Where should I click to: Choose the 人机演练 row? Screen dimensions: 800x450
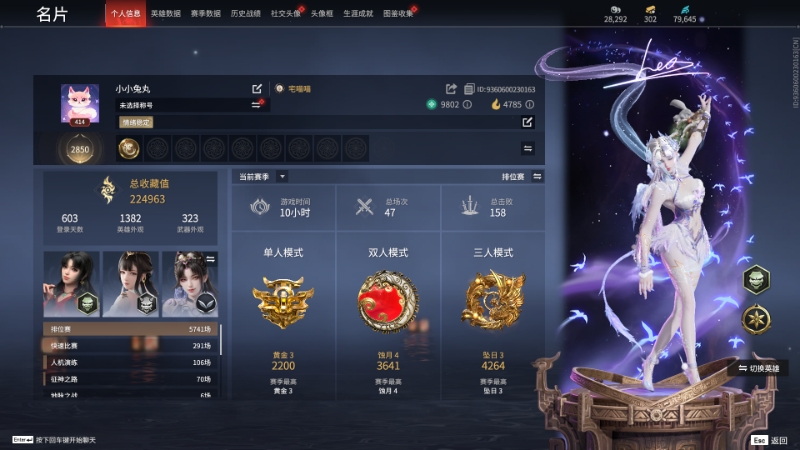[x=130, y=362]
